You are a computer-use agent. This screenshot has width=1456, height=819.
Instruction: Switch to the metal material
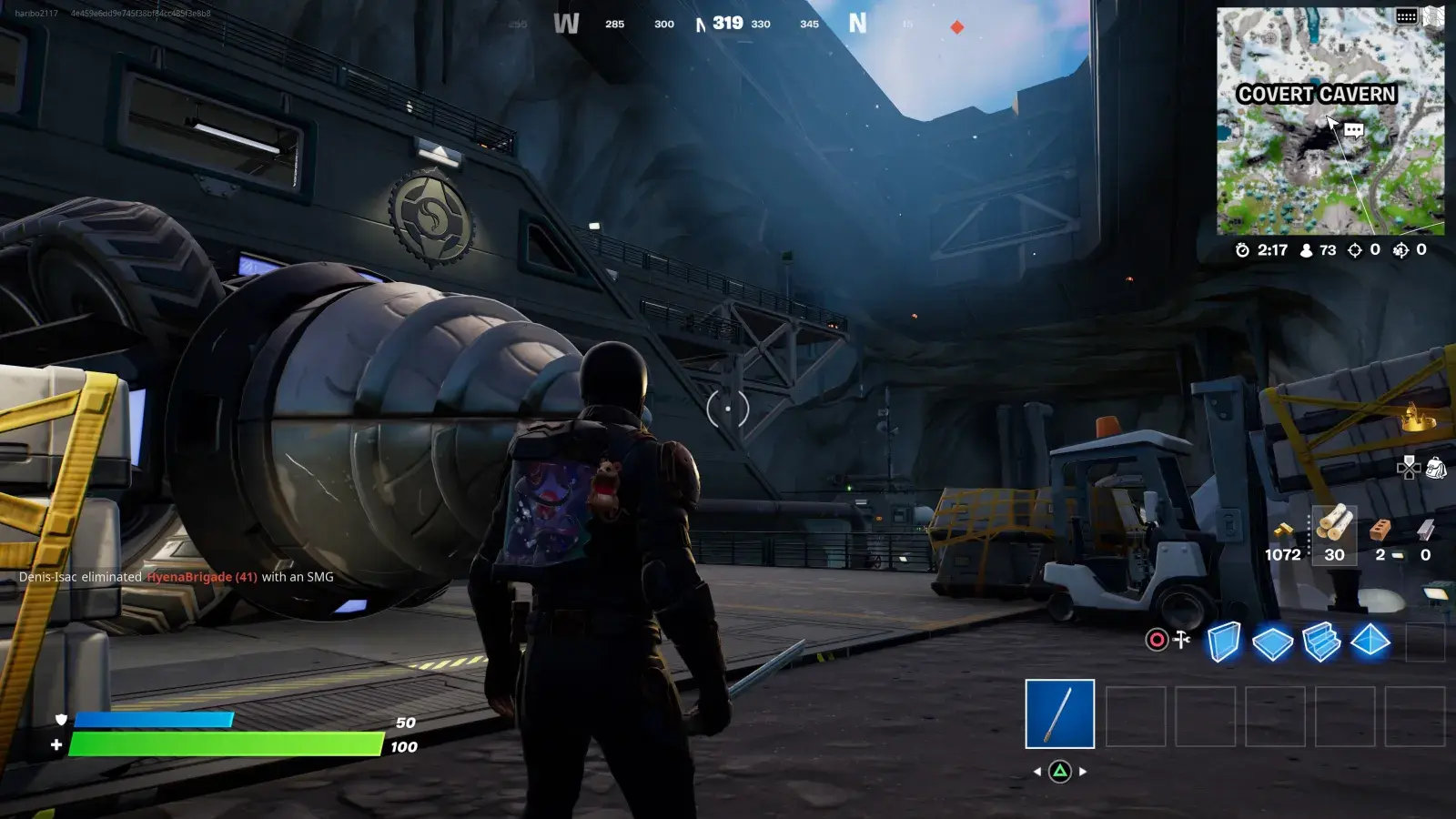[1425, 531]
